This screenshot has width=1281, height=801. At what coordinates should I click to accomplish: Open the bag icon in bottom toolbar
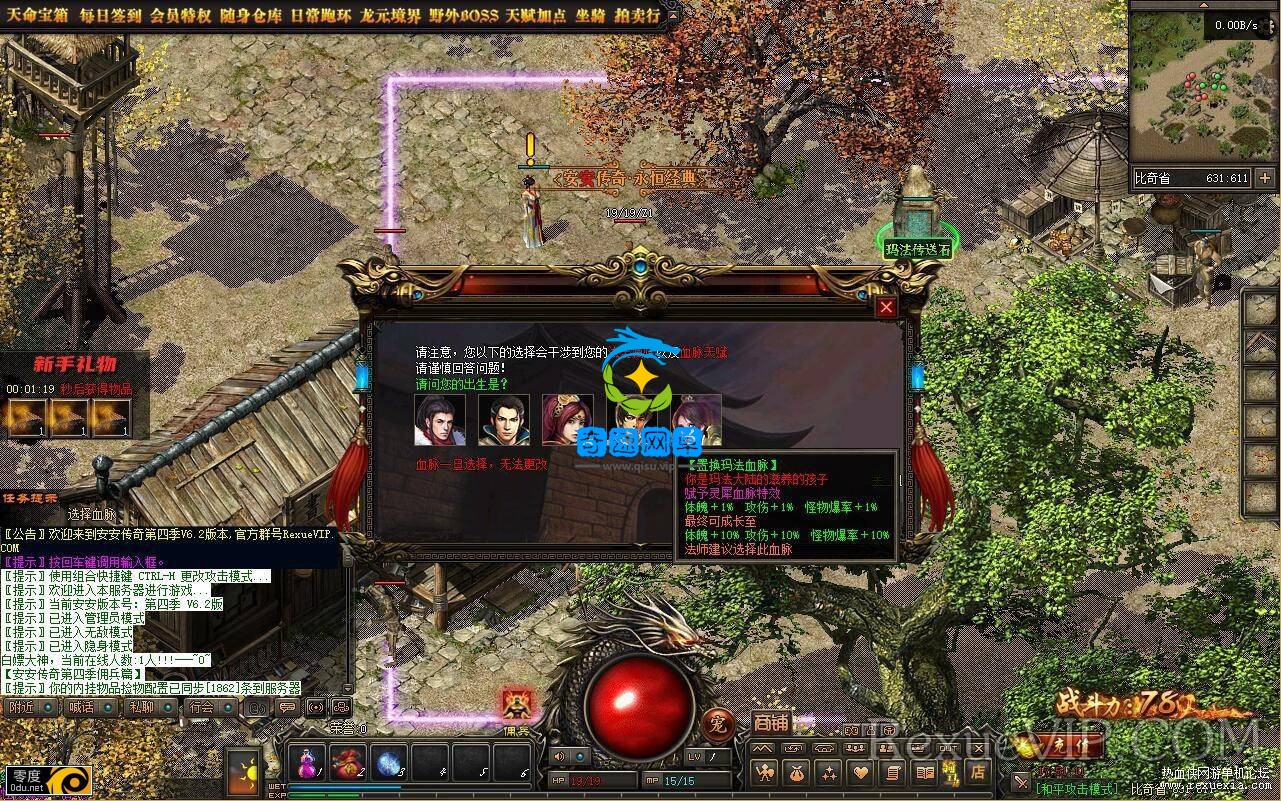coord(797,772)
